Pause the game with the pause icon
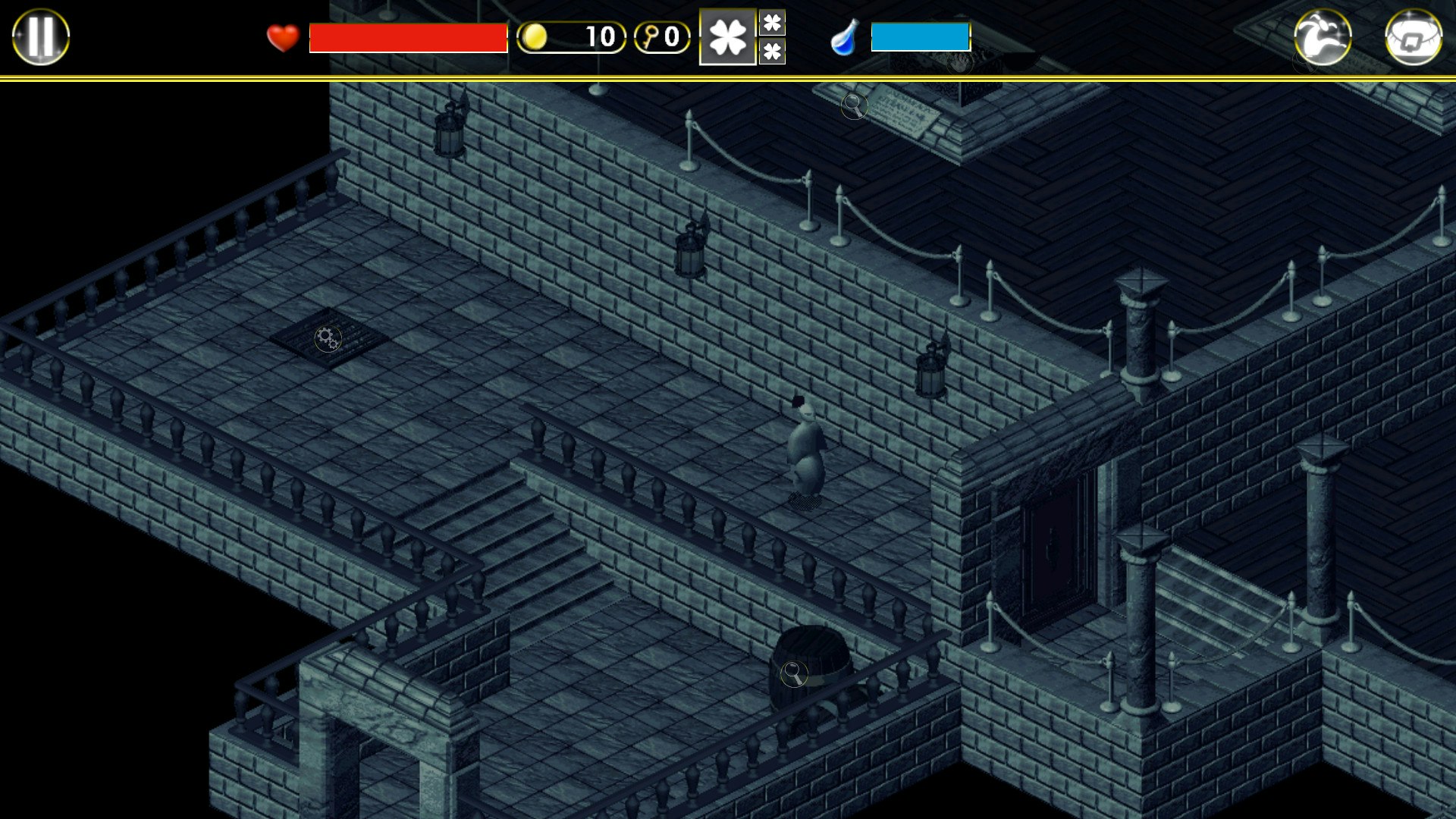Screen dimensions: 1456x819 39,36
